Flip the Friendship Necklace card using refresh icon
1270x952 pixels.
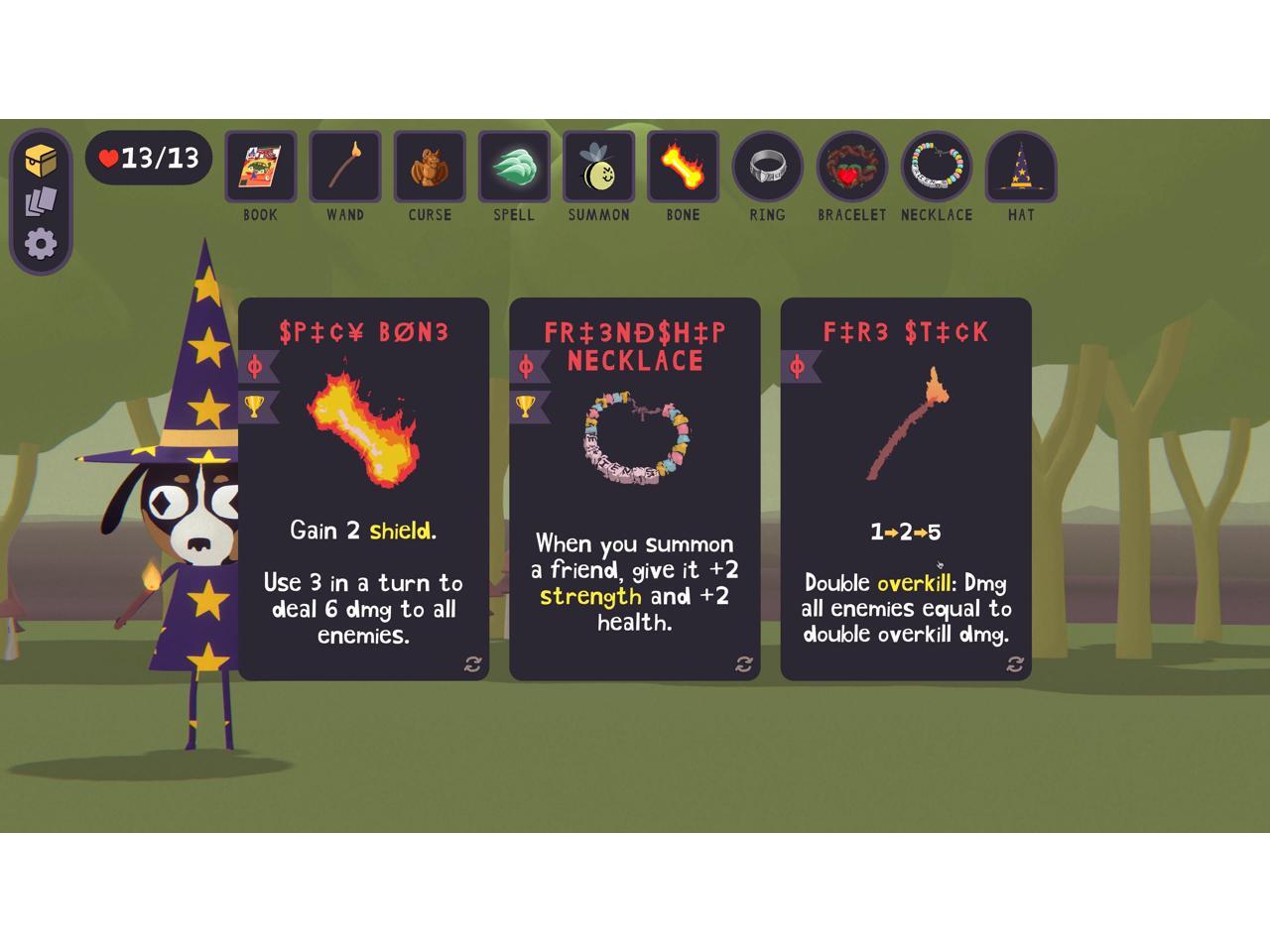[744, 664]
